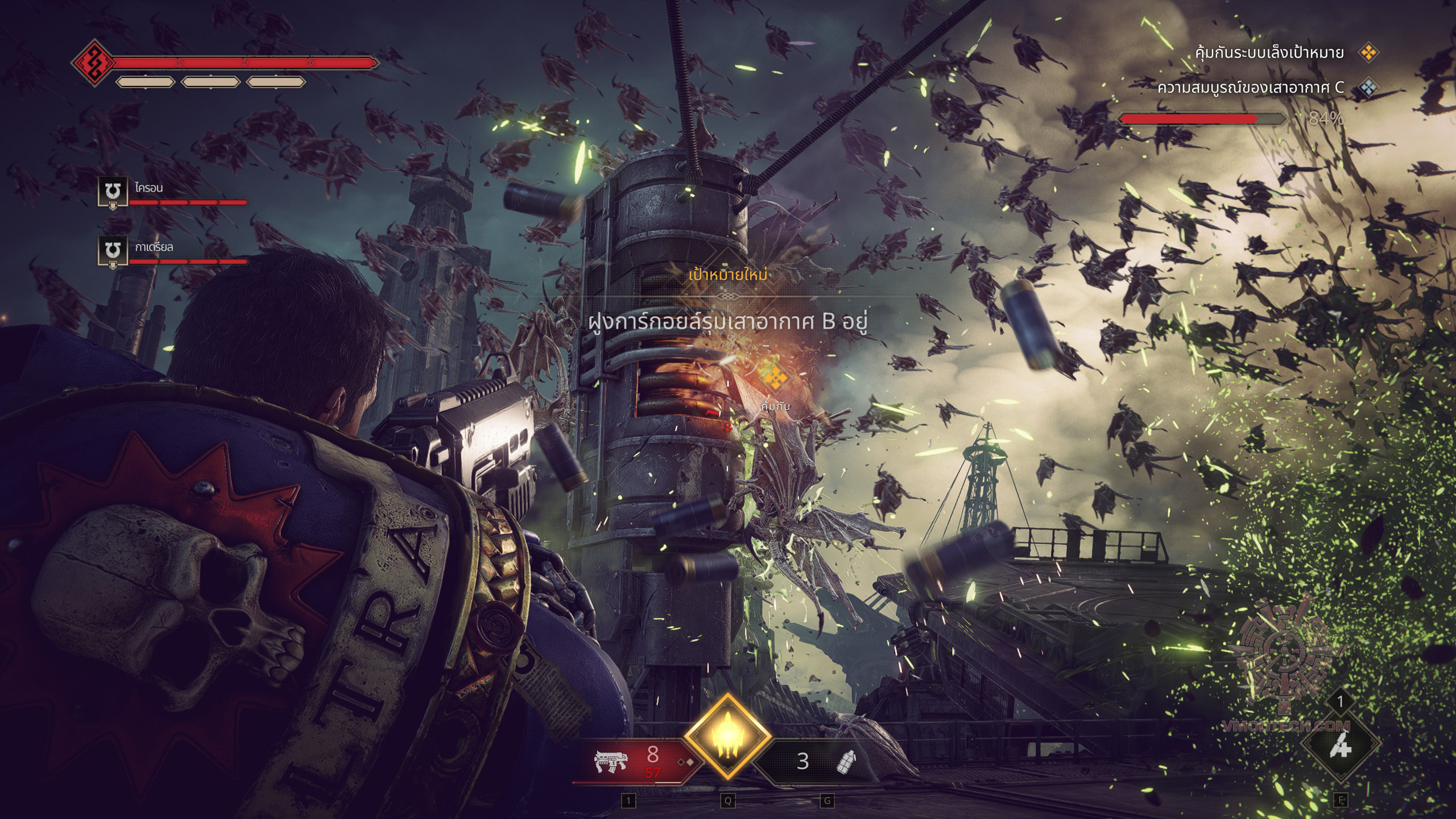This screenshot has width=1456, height=819.
Task: Select the grenade icon
Action: click(x=846, y=761)
